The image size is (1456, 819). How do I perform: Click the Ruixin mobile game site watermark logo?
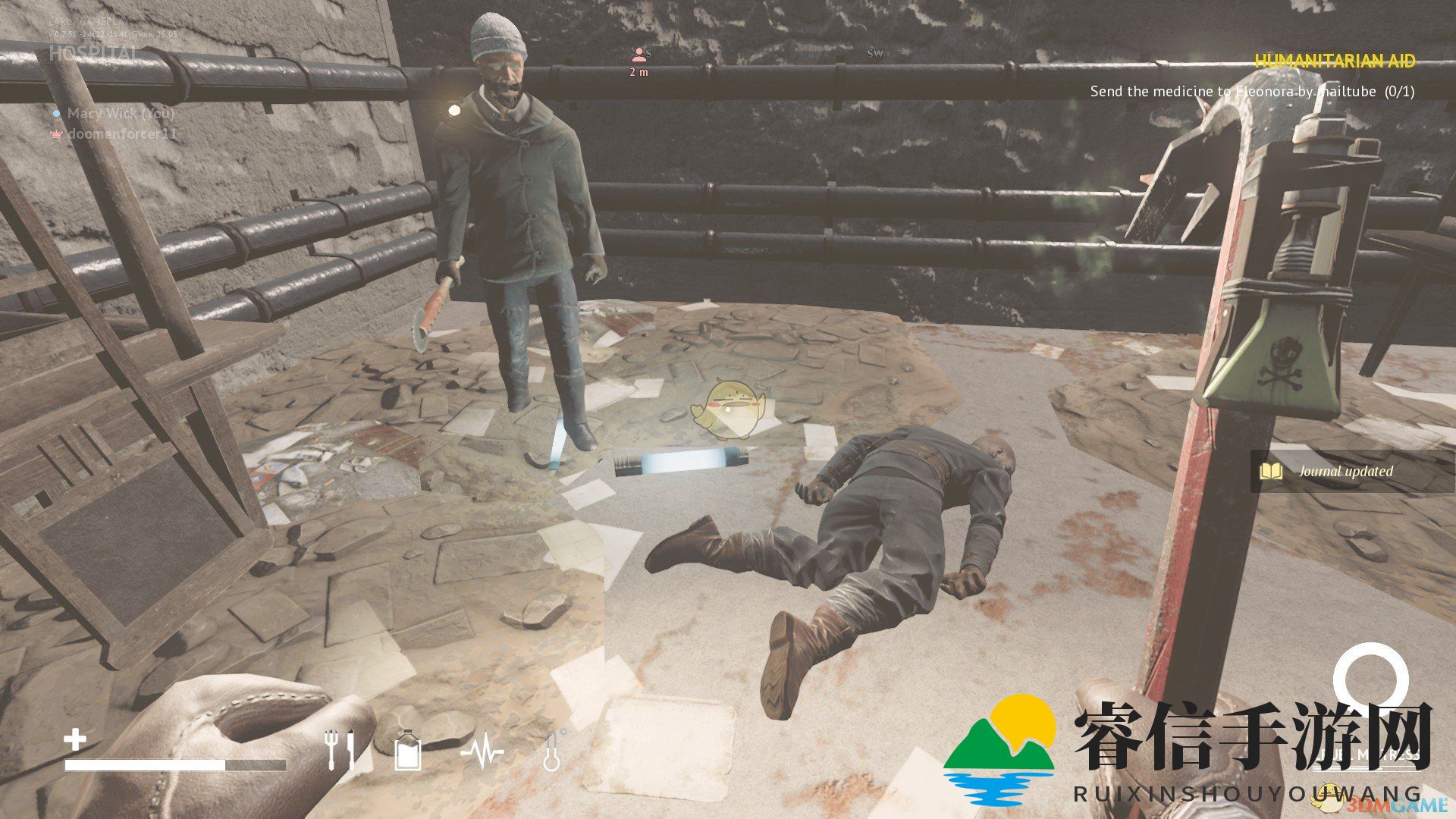click(x=999, y=751)
